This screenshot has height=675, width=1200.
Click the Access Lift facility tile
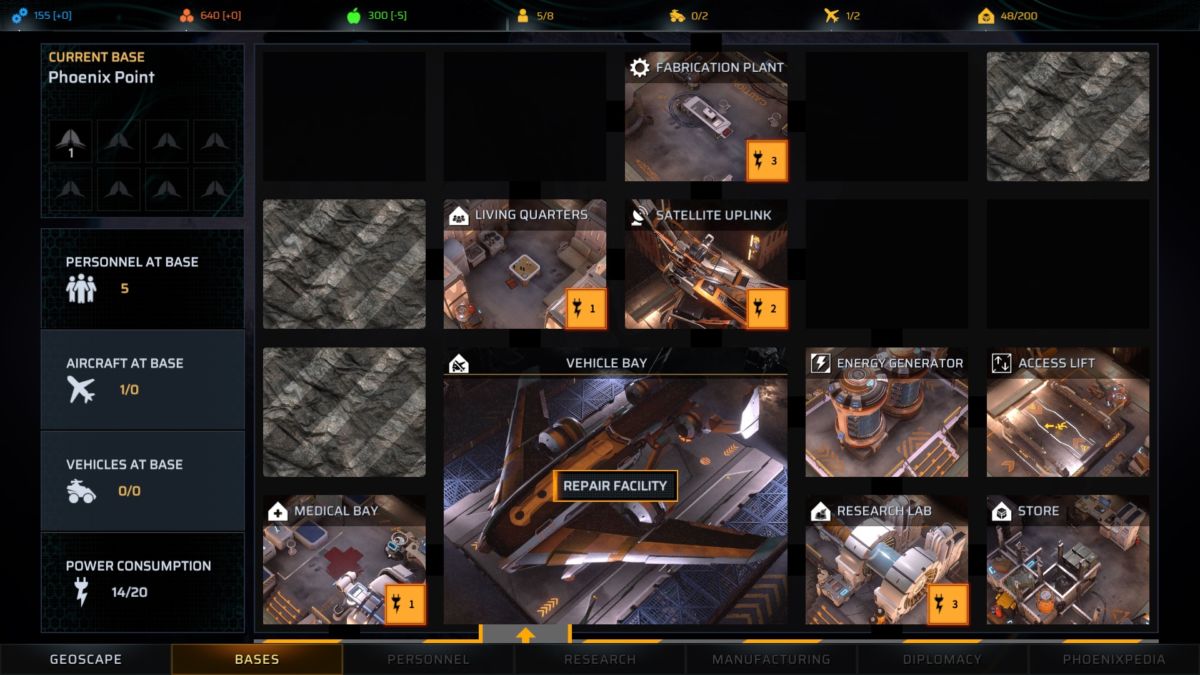point(1068,413)
